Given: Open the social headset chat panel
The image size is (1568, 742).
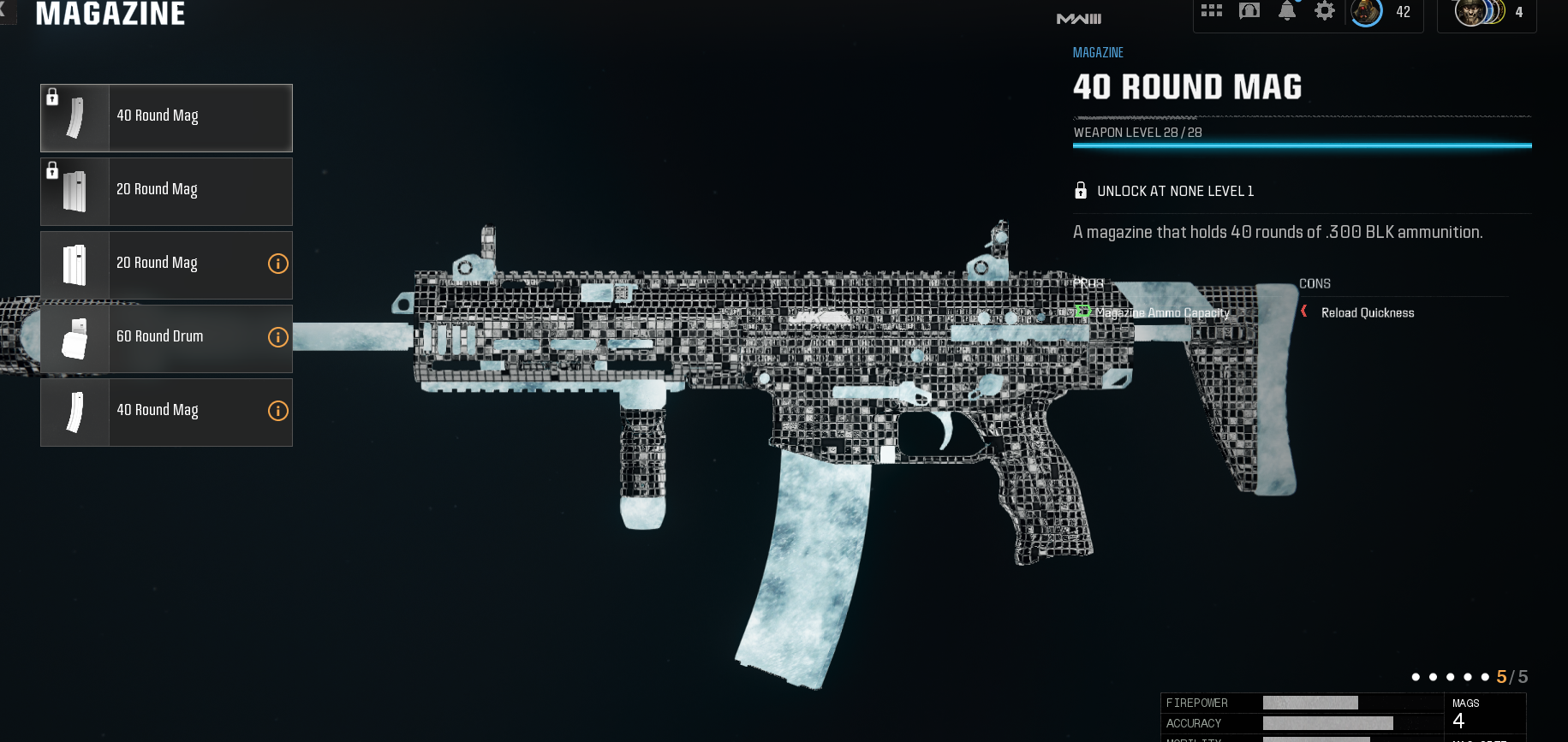Looking at the screenshot, I should 1249,11.
